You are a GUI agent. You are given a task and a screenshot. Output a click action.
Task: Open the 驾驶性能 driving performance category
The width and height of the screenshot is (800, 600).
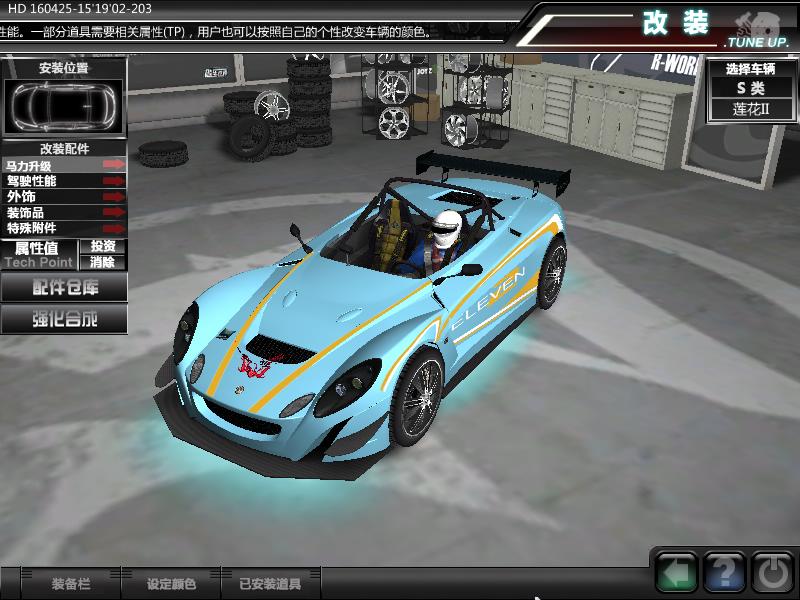(65, 181)
